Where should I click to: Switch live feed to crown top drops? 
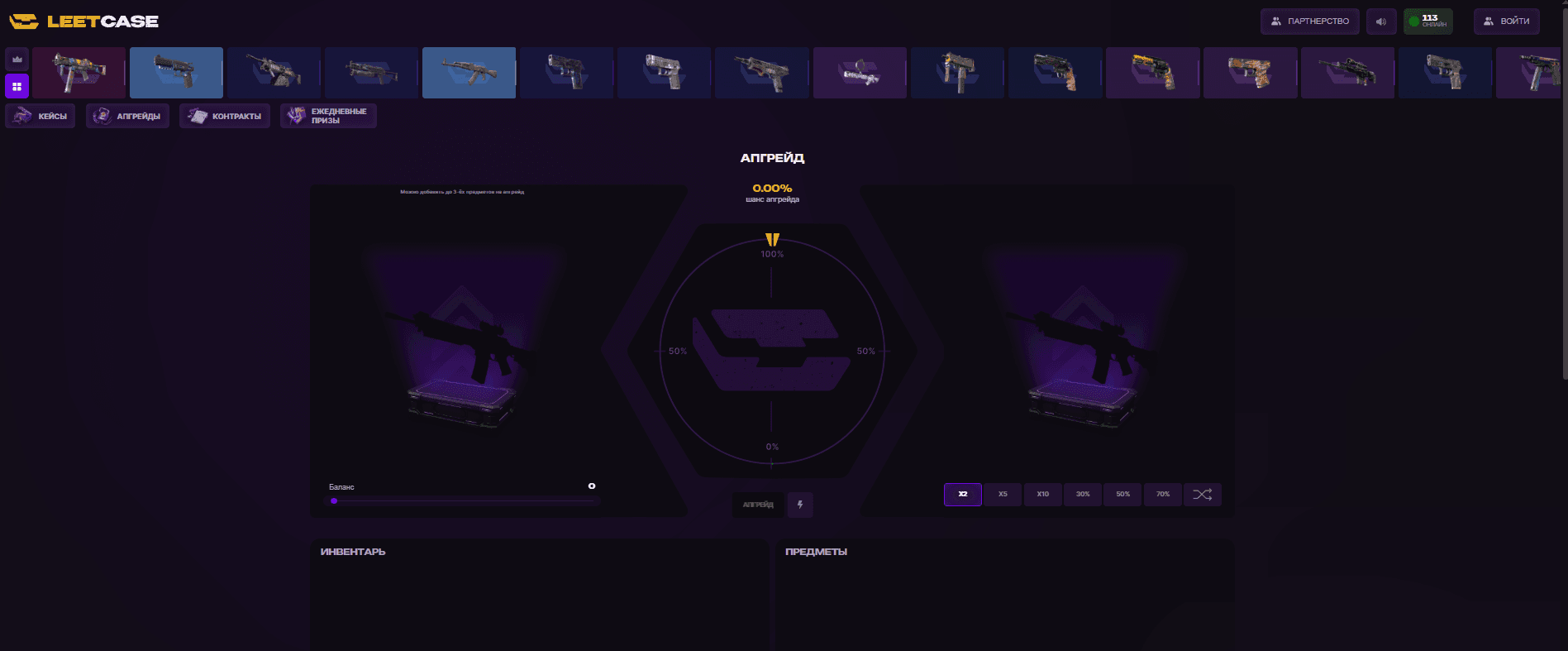pos(17,59)
